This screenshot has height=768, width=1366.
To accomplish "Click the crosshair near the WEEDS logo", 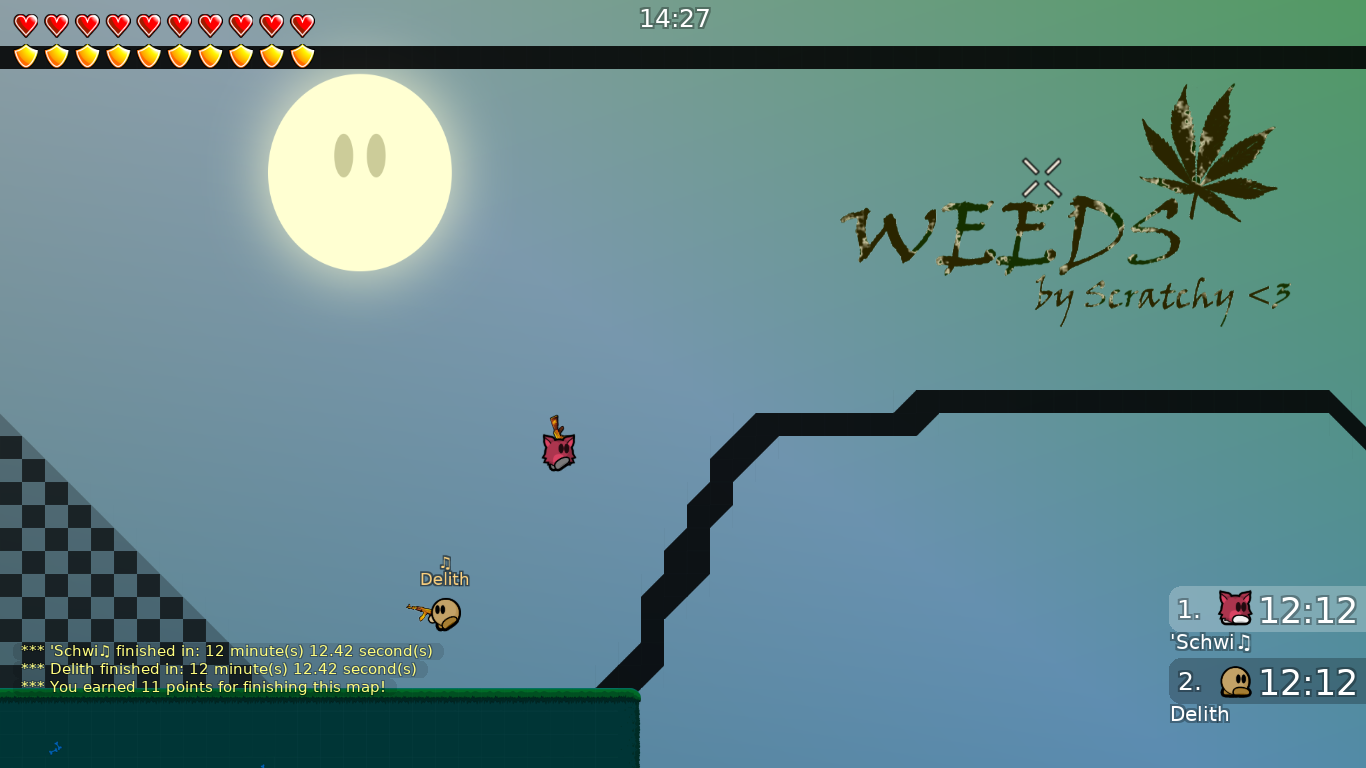I will pyautogui.click(x=1043, y=176).
